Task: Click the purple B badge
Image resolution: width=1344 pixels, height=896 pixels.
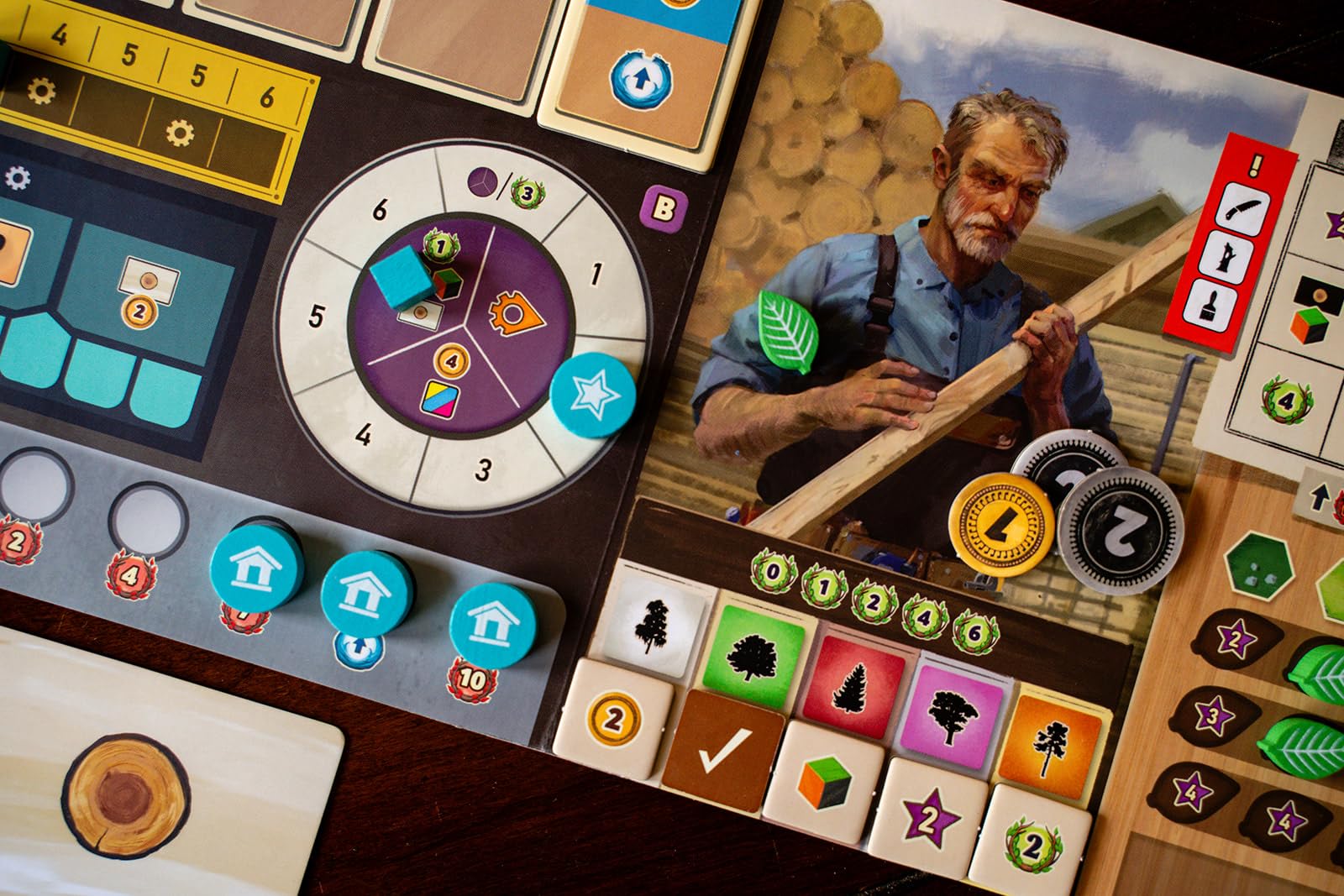Action: coord(663,208)
